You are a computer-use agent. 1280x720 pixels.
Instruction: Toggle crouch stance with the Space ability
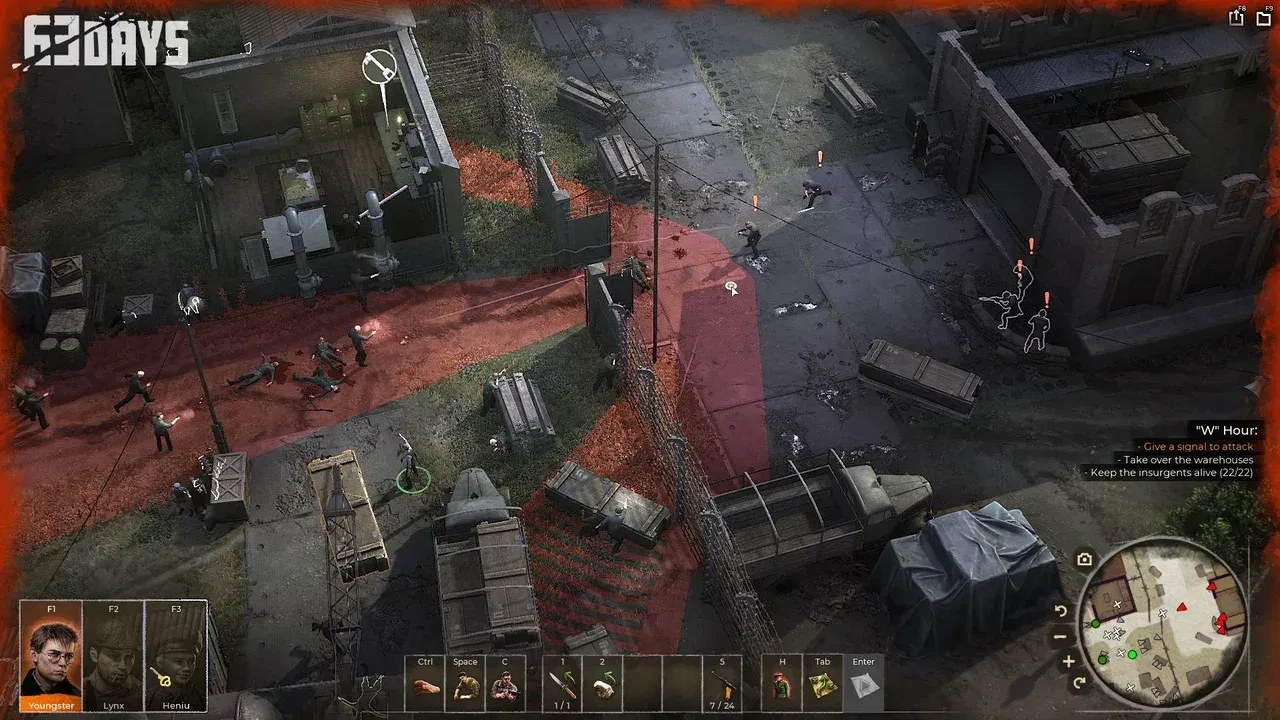(x=464, y=685)
